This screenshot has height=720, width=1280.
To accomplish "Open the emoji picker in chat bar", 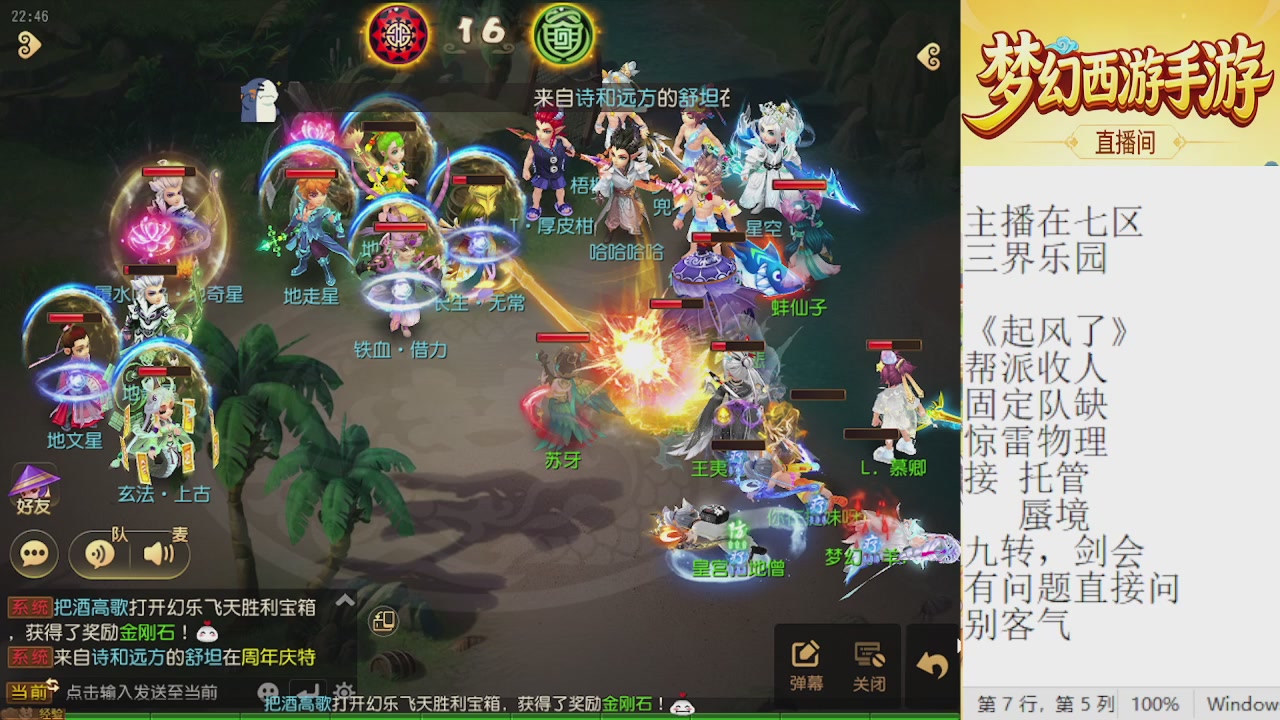I will coord(266,691).
